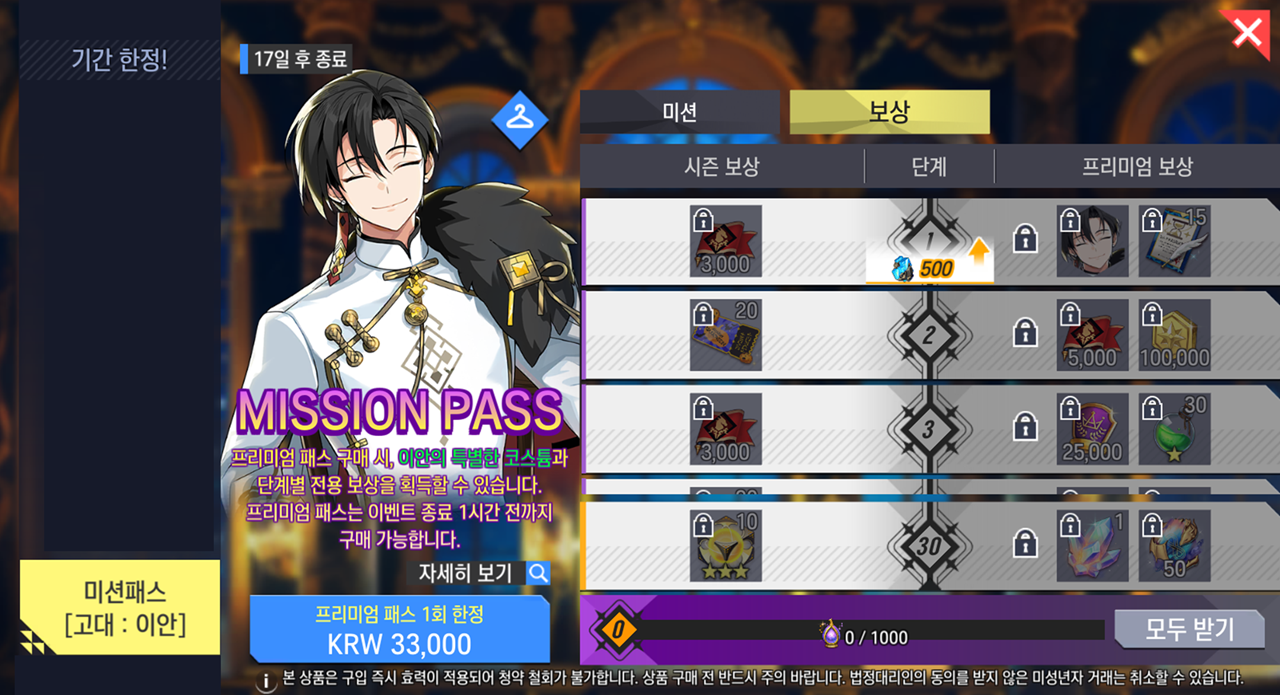Inspect the 100,000 gold coin premium reward
This screenshot has width=1280, height=695.
[1174, 335]
